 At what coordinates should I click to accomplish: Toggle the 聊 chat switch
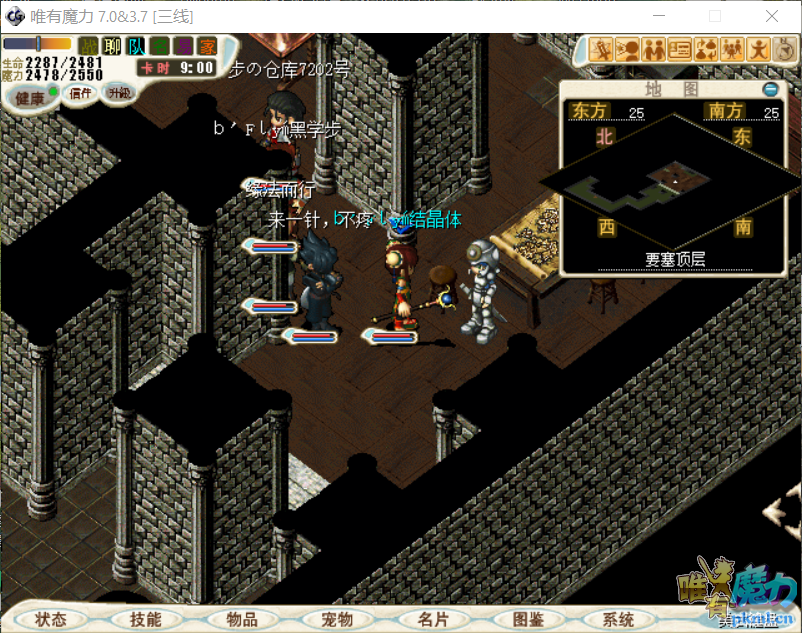(113, 45)
